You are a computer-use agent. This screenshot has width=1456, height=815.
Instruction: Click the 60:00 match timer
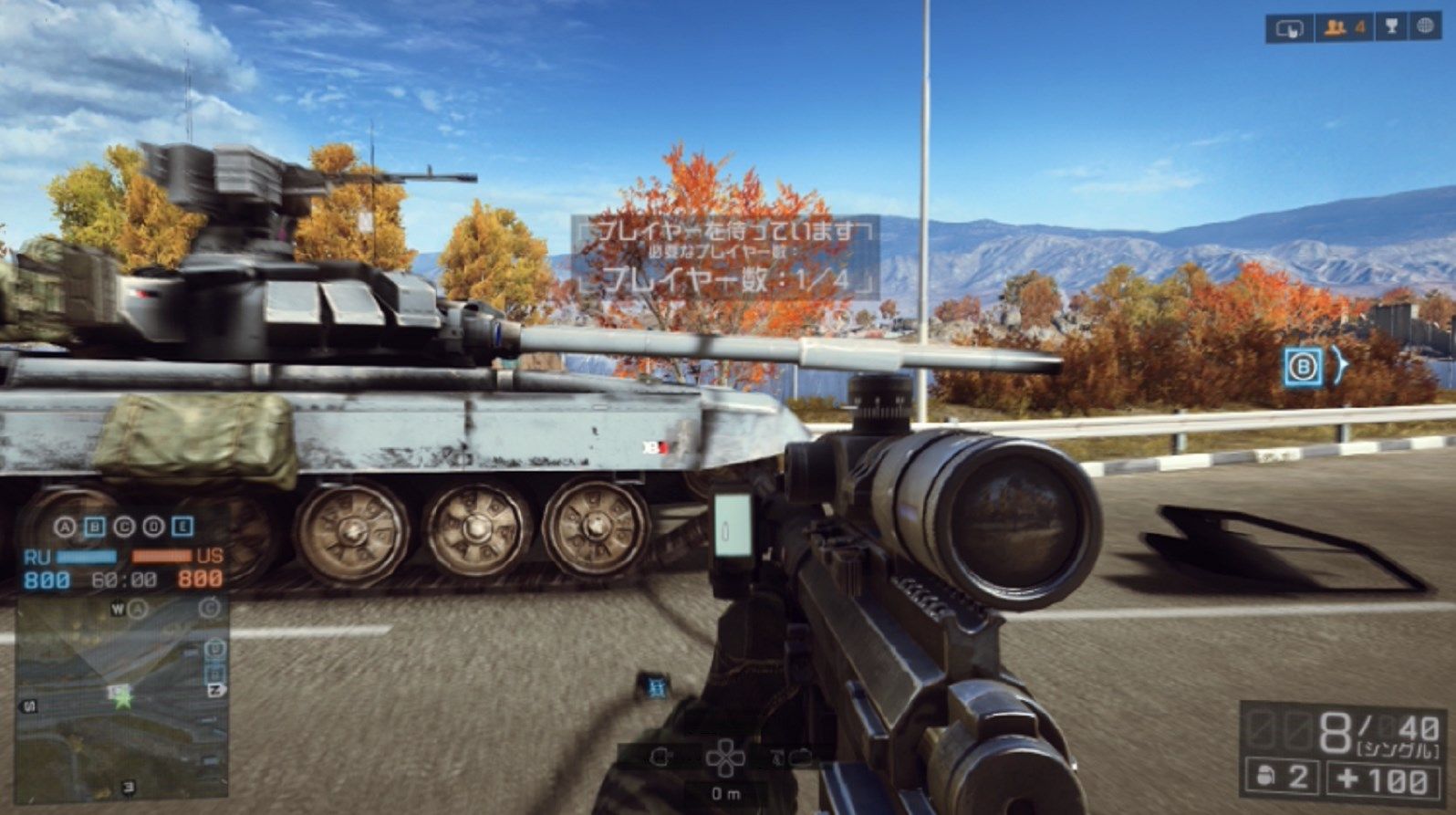click(x=125, y=580)
